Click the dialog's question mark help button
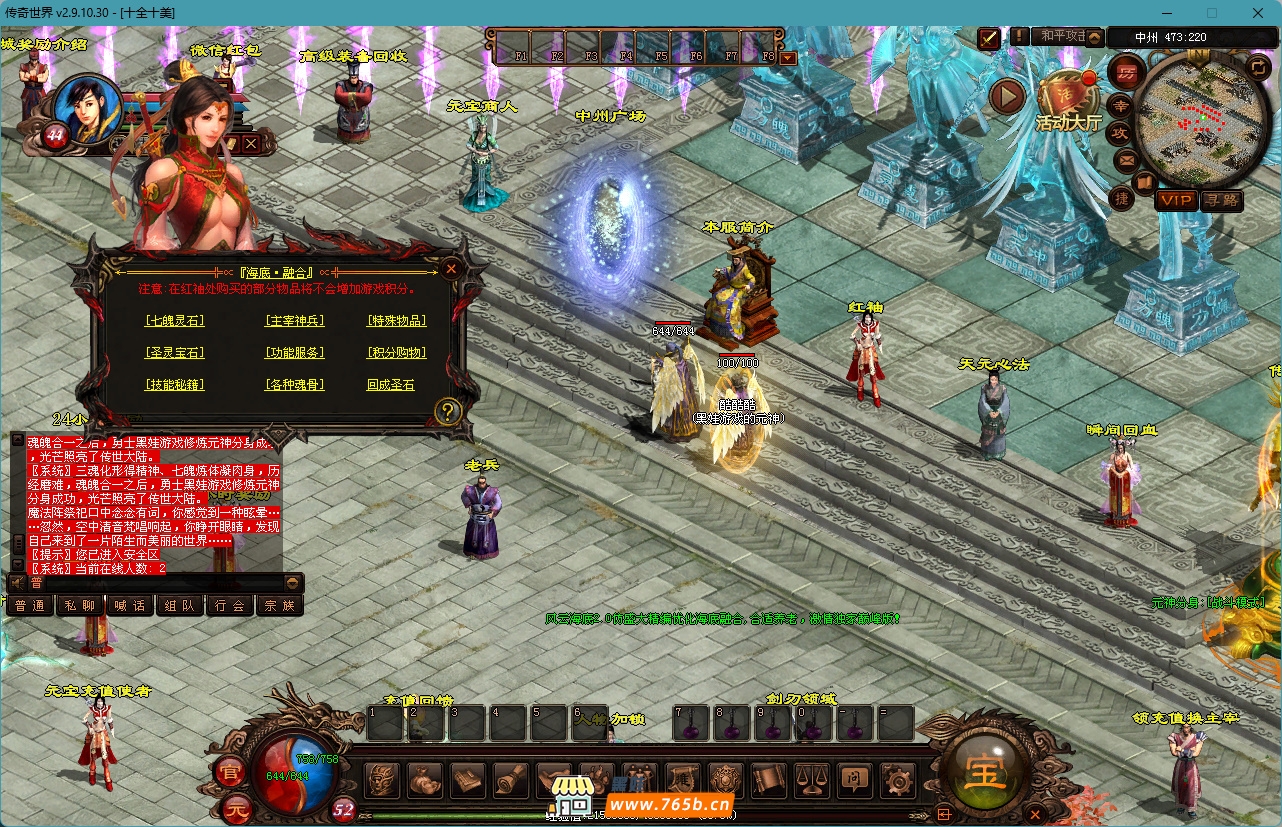The width and height of the screenshot is (1282, 827). point(449,410)
